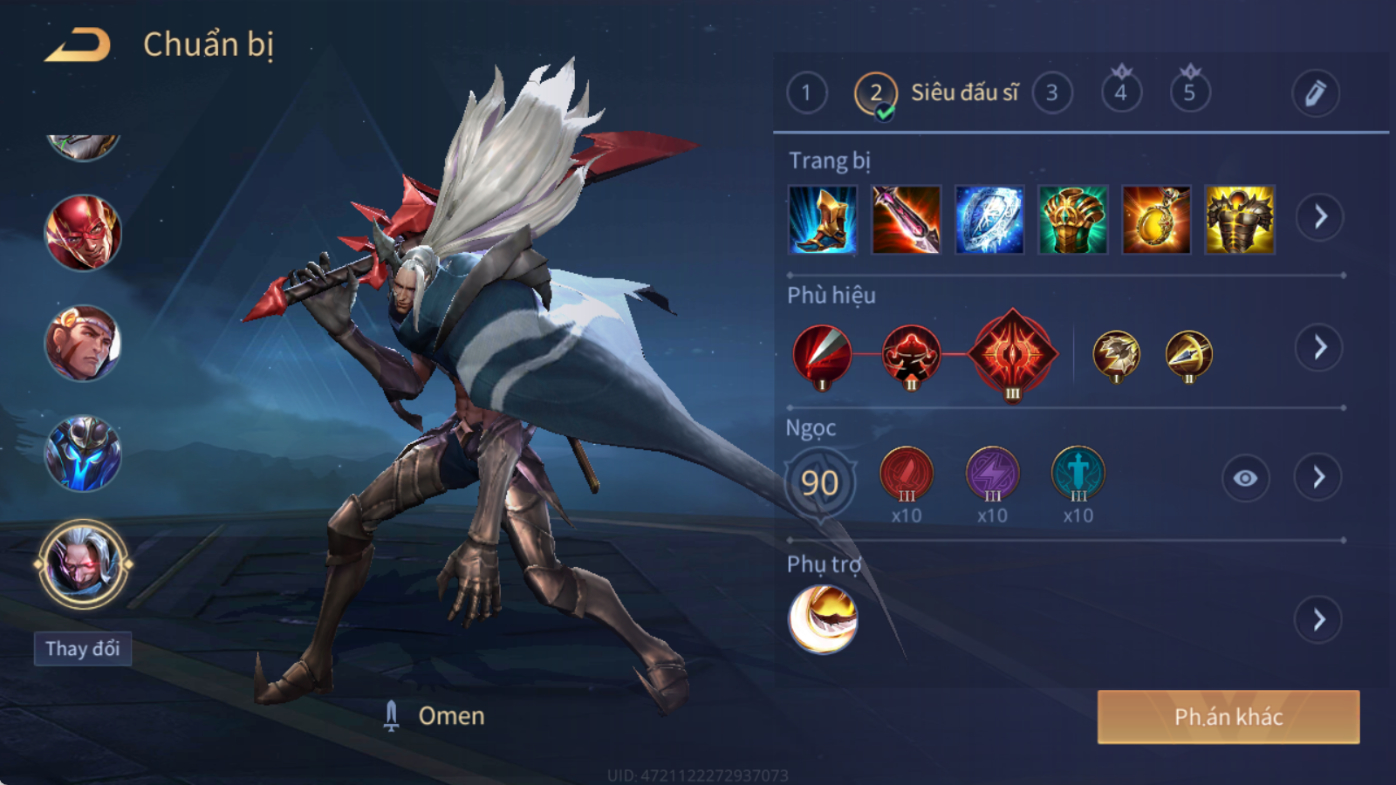Expand the Phụ trợ support skill section
Image resolution: width=1396 pixels, height=785 pixels.
(1319, 620)
